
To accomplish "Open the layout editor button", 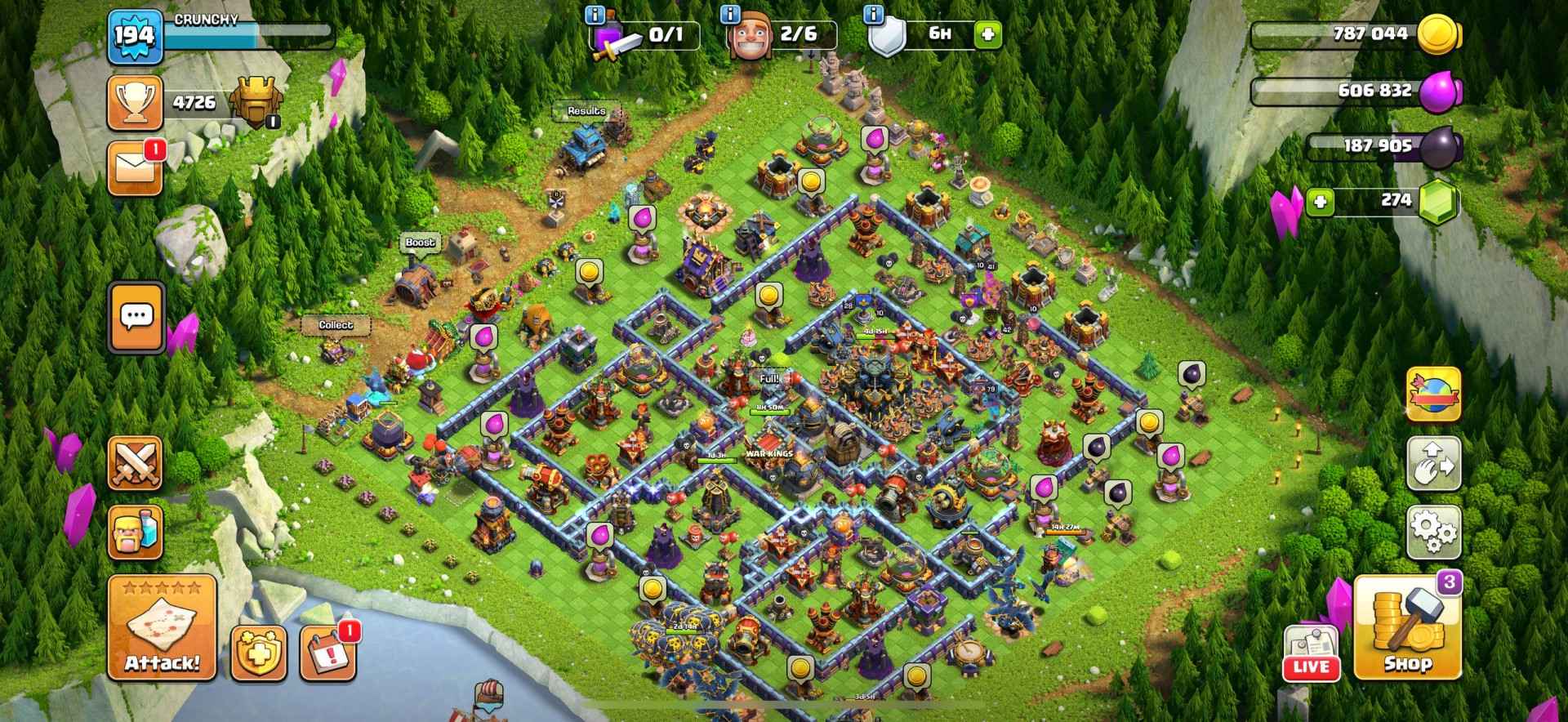I will click(1433, 463).
